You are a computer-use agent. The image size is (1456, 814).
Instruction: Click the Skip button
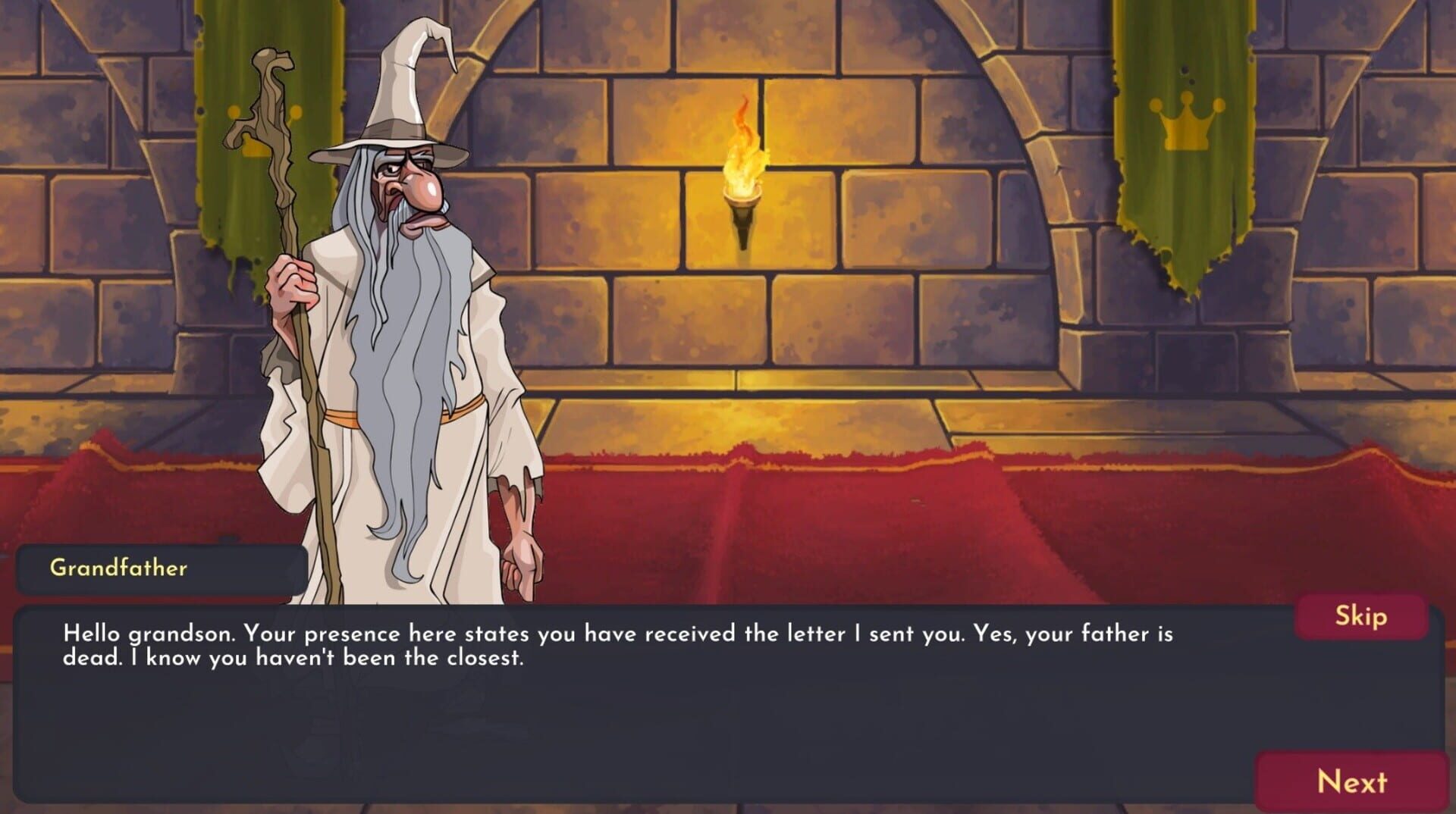[1361, 616]
